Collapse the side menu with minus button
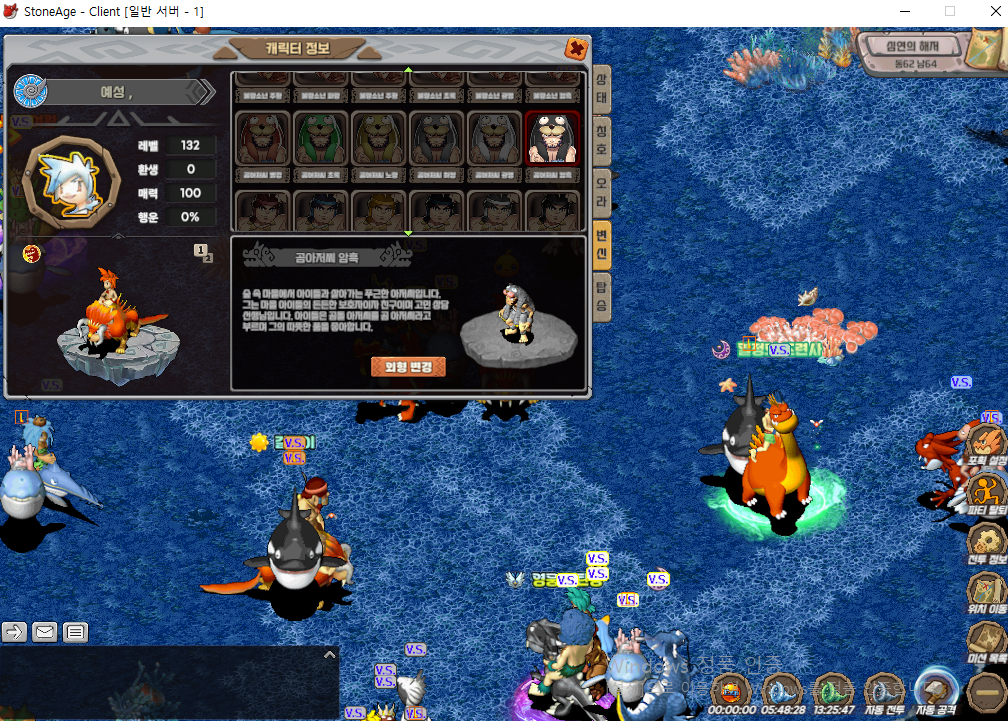The image size is (1008, 721). pyautogui.click(x=986, y=692)
